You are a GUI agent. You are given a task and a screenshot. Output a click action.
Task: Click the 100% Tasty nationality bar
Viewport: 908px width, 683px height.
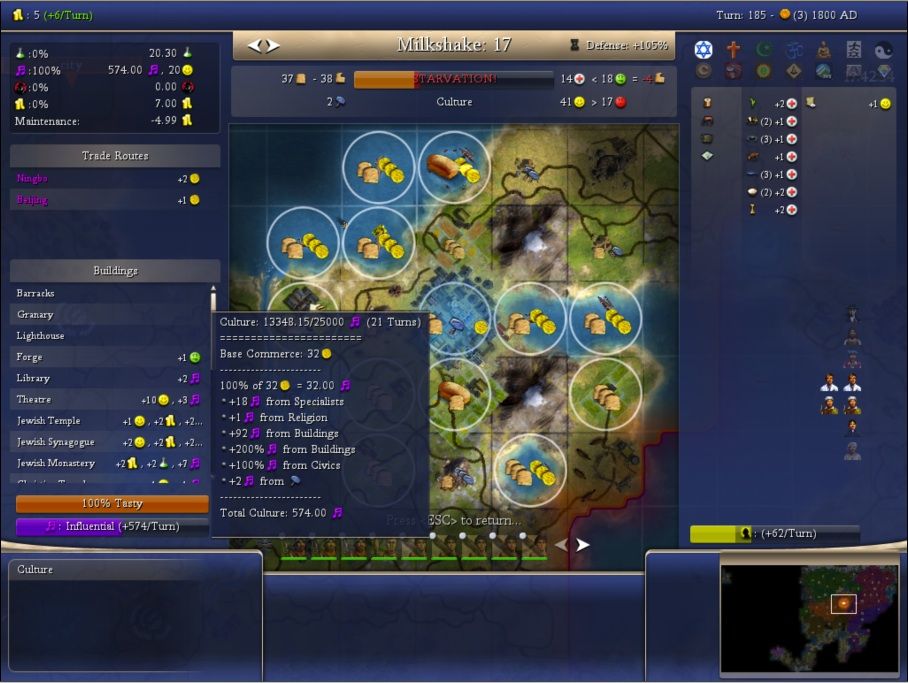(112, 504)
